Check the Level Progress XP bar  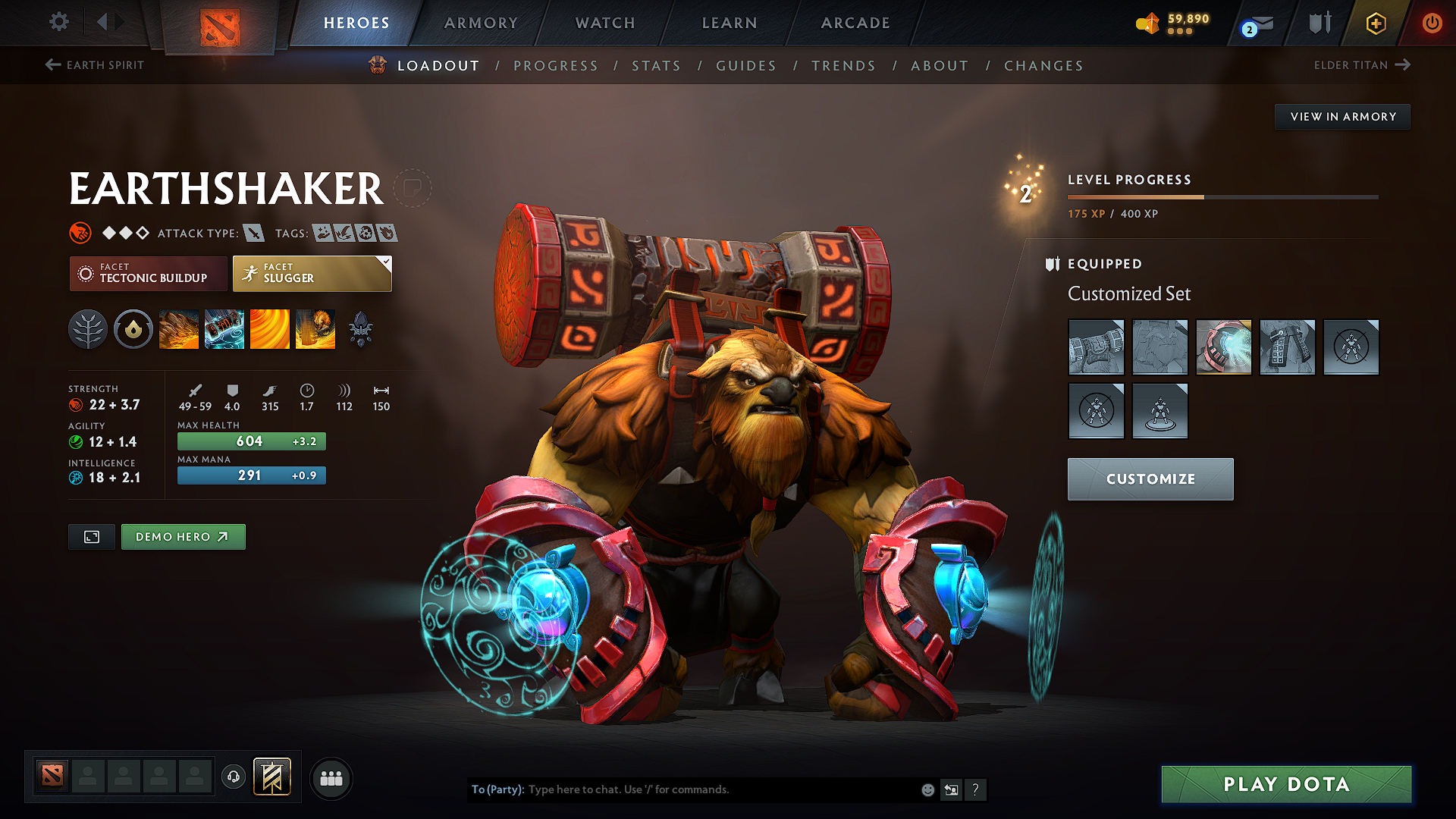(1222, 196)
